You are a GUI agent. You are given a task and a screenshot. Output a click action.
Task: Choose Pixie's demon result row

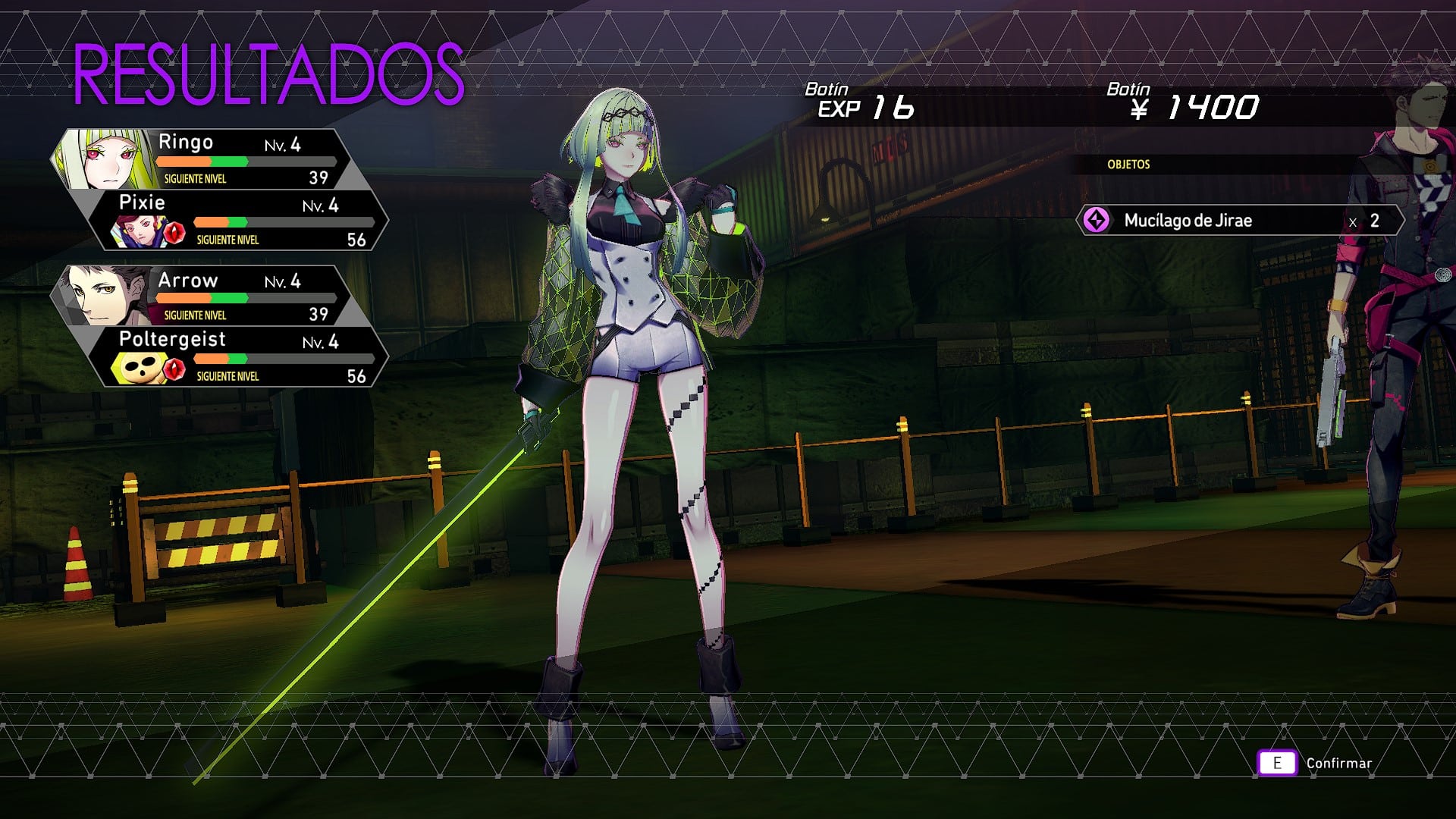[243, 221]
